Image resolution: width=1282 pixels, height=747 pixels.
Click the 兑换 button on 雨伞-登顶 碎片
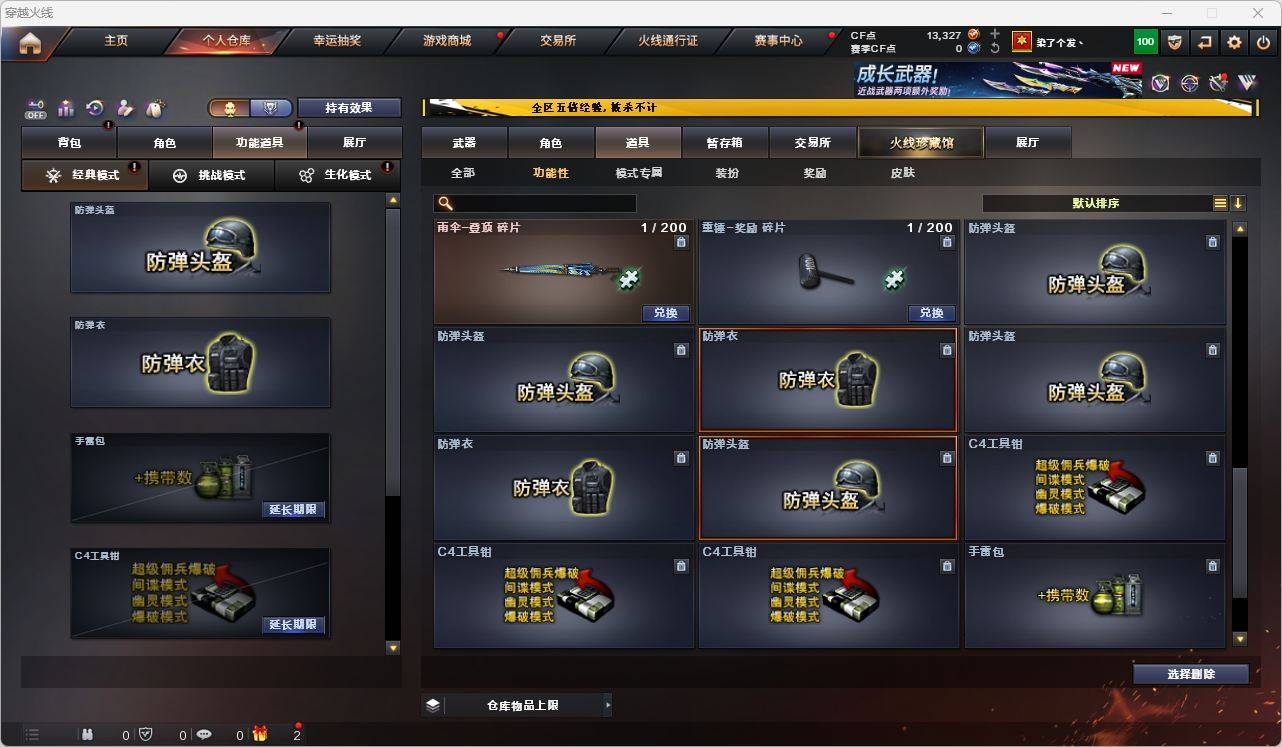tap(667, 313)
